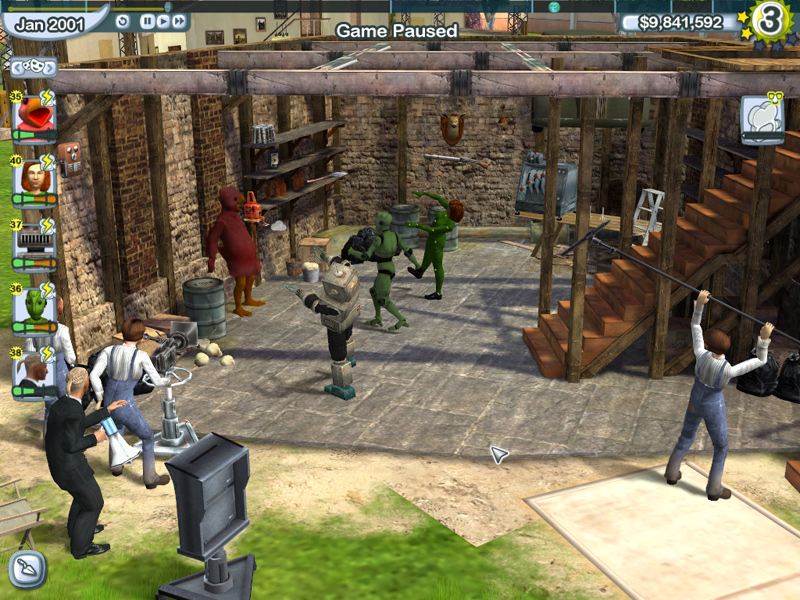Switch the game to fast-forward speed

pyautogui.click(x=179, y=20)
